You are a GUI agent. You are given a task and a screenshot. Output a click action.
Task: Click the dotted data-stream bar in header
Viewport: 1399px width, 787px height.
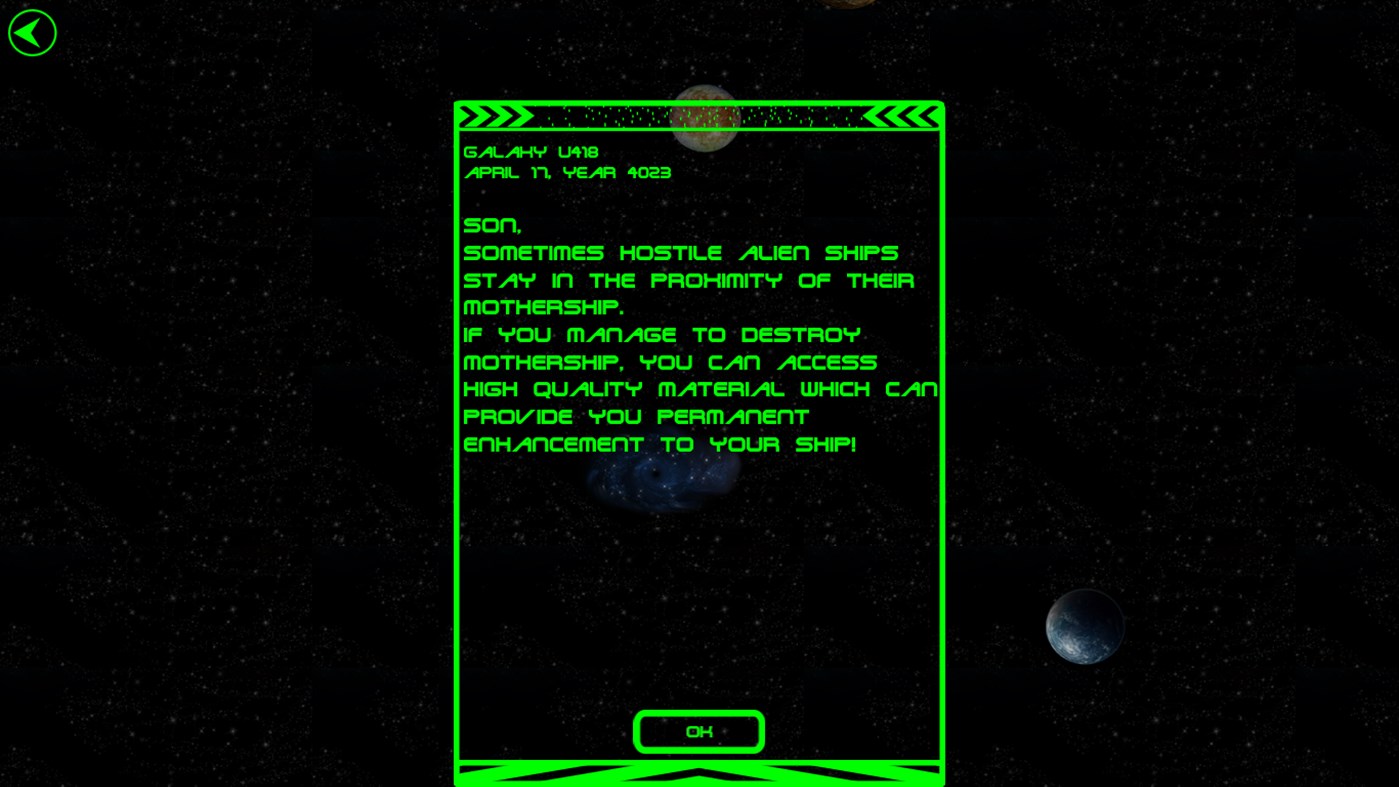click(699, 116)
